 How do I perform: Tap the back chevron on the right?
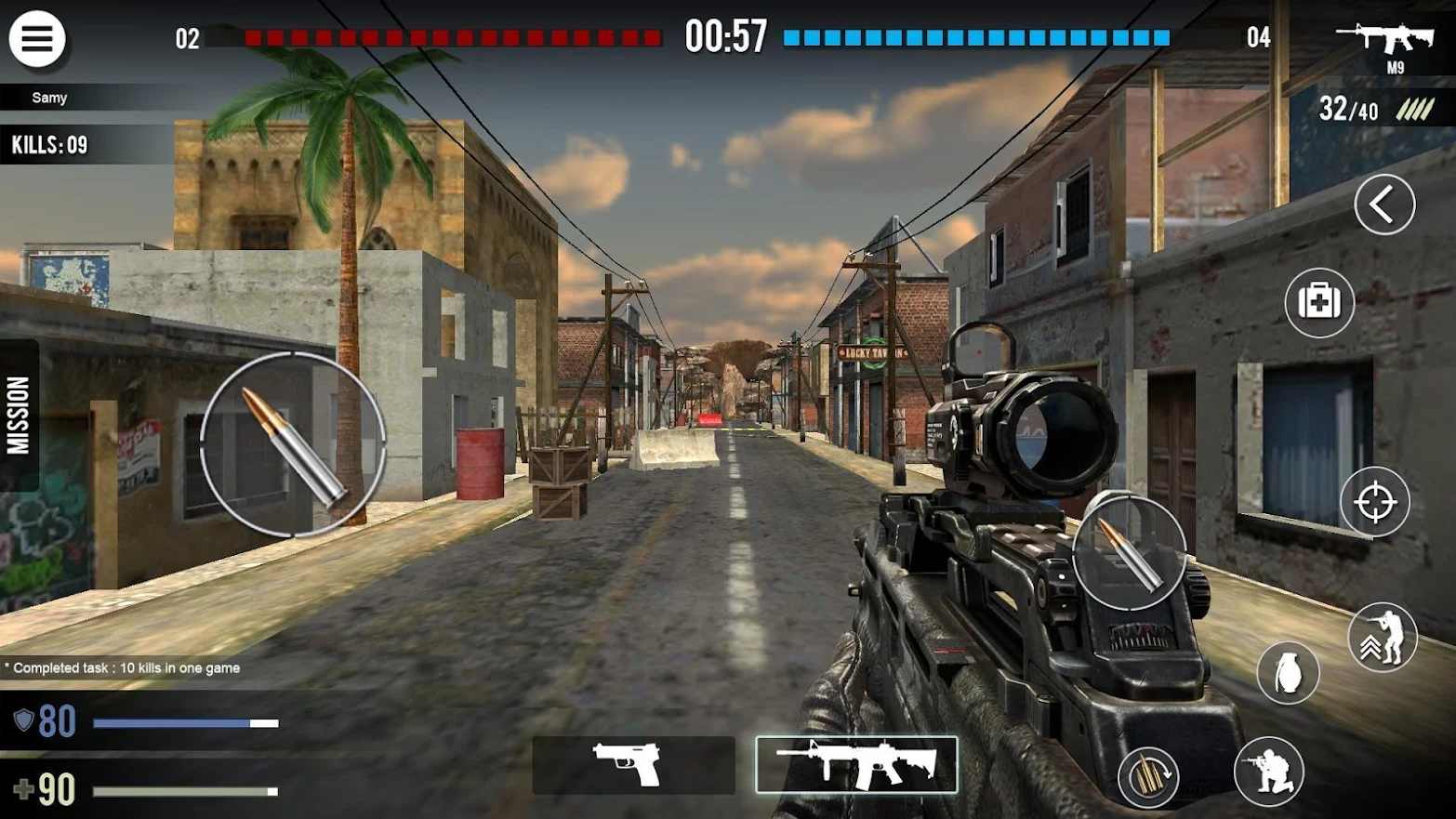(x=1383, y=205)
